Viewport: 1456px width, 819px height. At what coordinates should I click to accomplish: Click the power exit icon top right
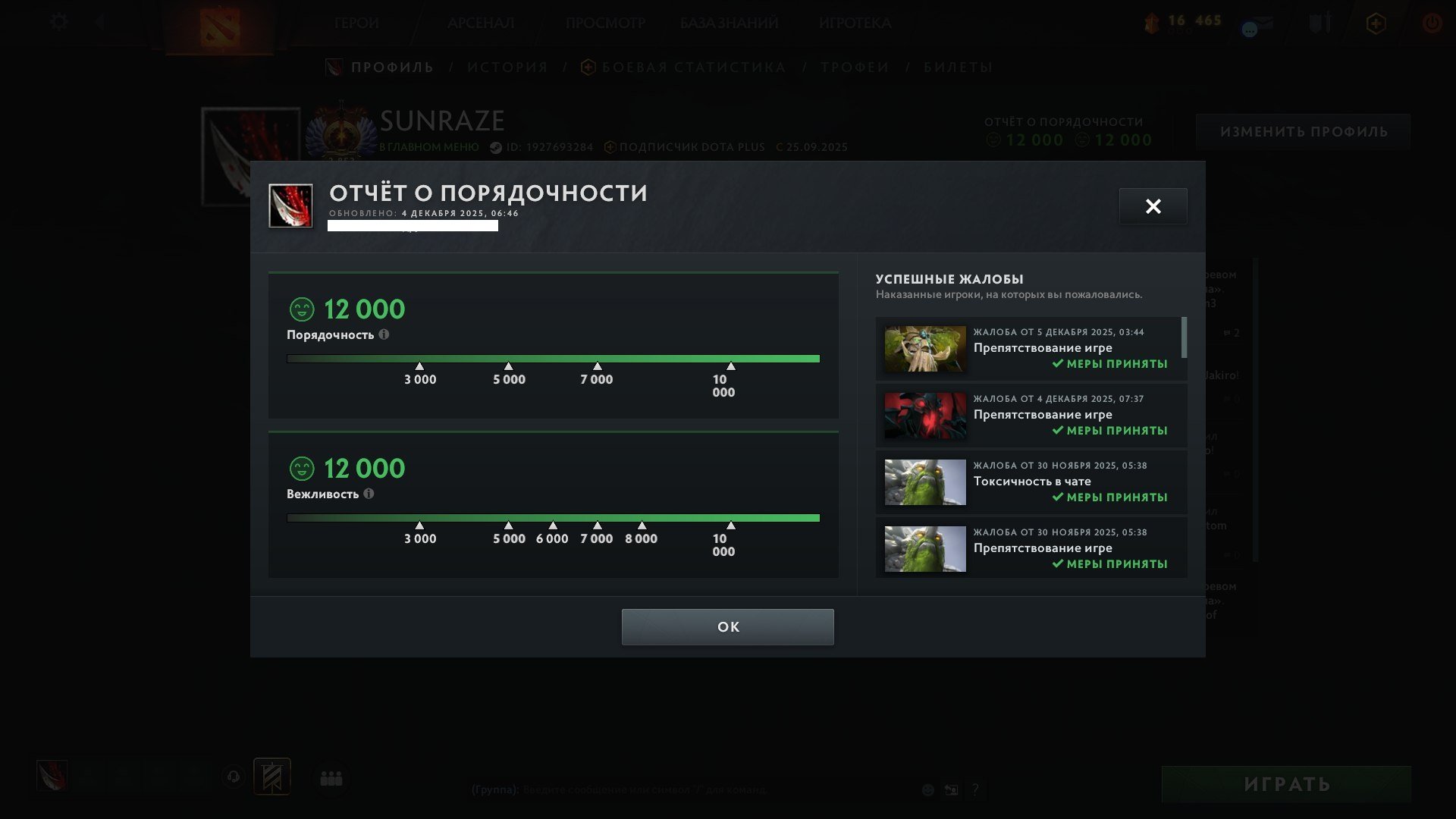1432,23
